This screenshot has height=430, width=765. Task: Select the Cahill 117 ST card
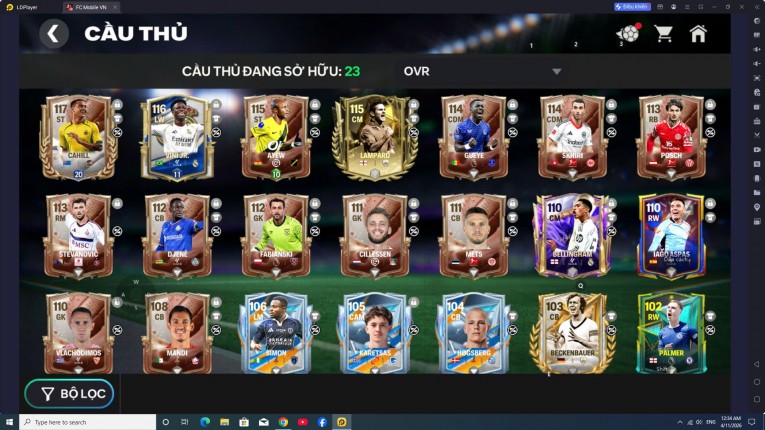(78, 137)
